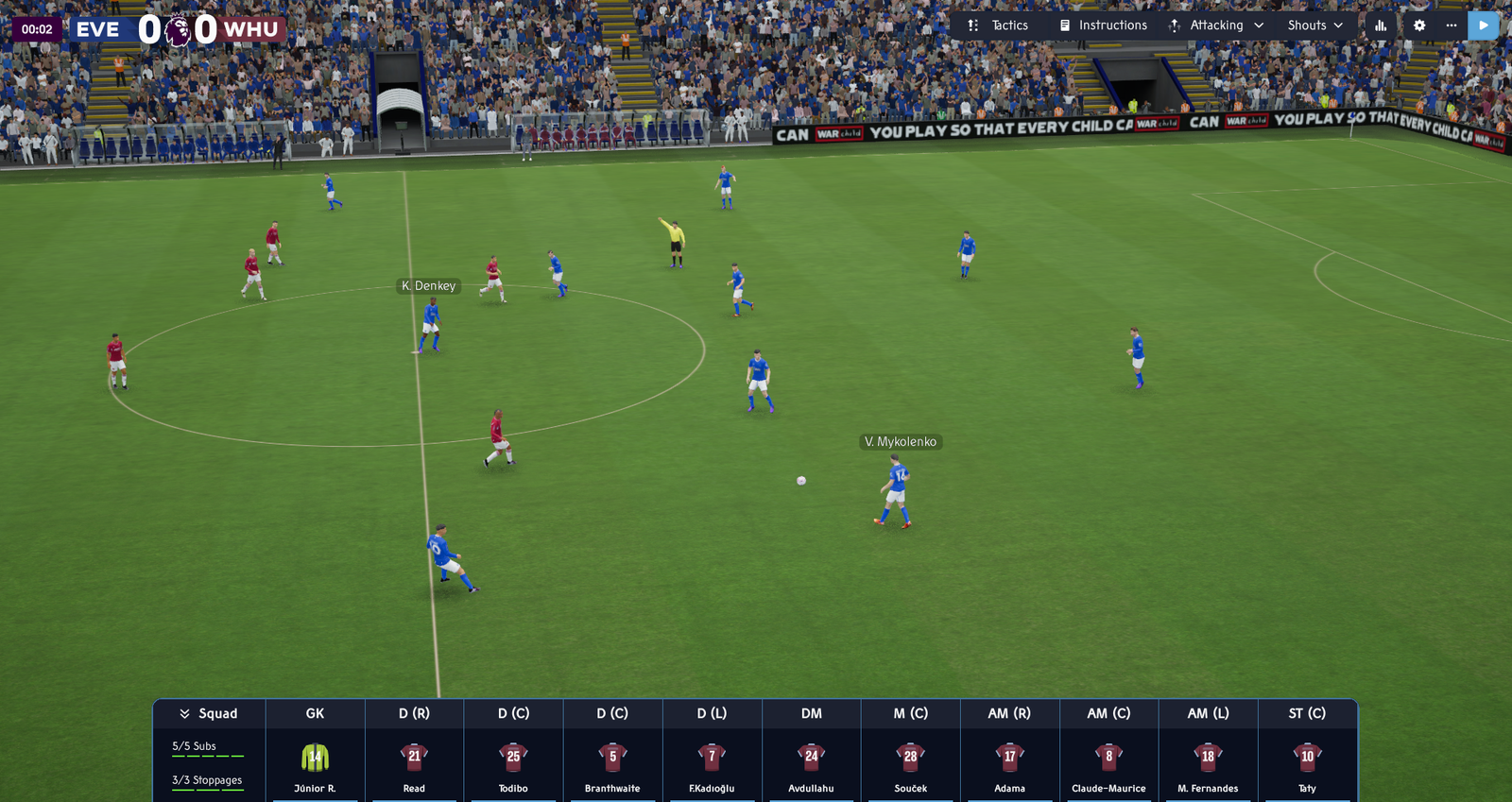Show match stats bar chart icon
This screenshot has height=802, width=1512.
point(1381,26)
